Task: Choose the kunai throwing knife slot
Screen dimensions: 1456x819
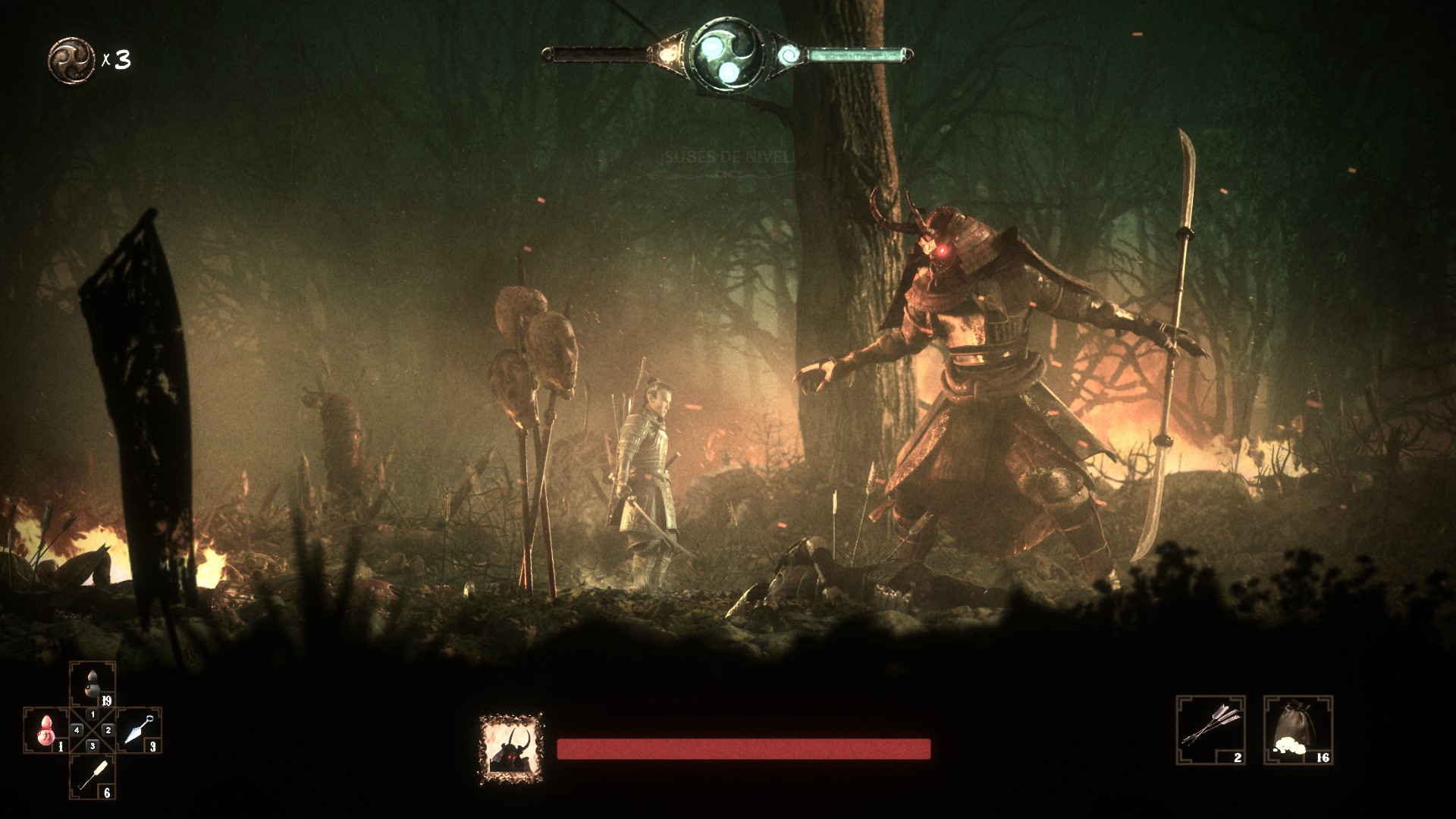Action: pyautogui.click(x=139, y=730)
